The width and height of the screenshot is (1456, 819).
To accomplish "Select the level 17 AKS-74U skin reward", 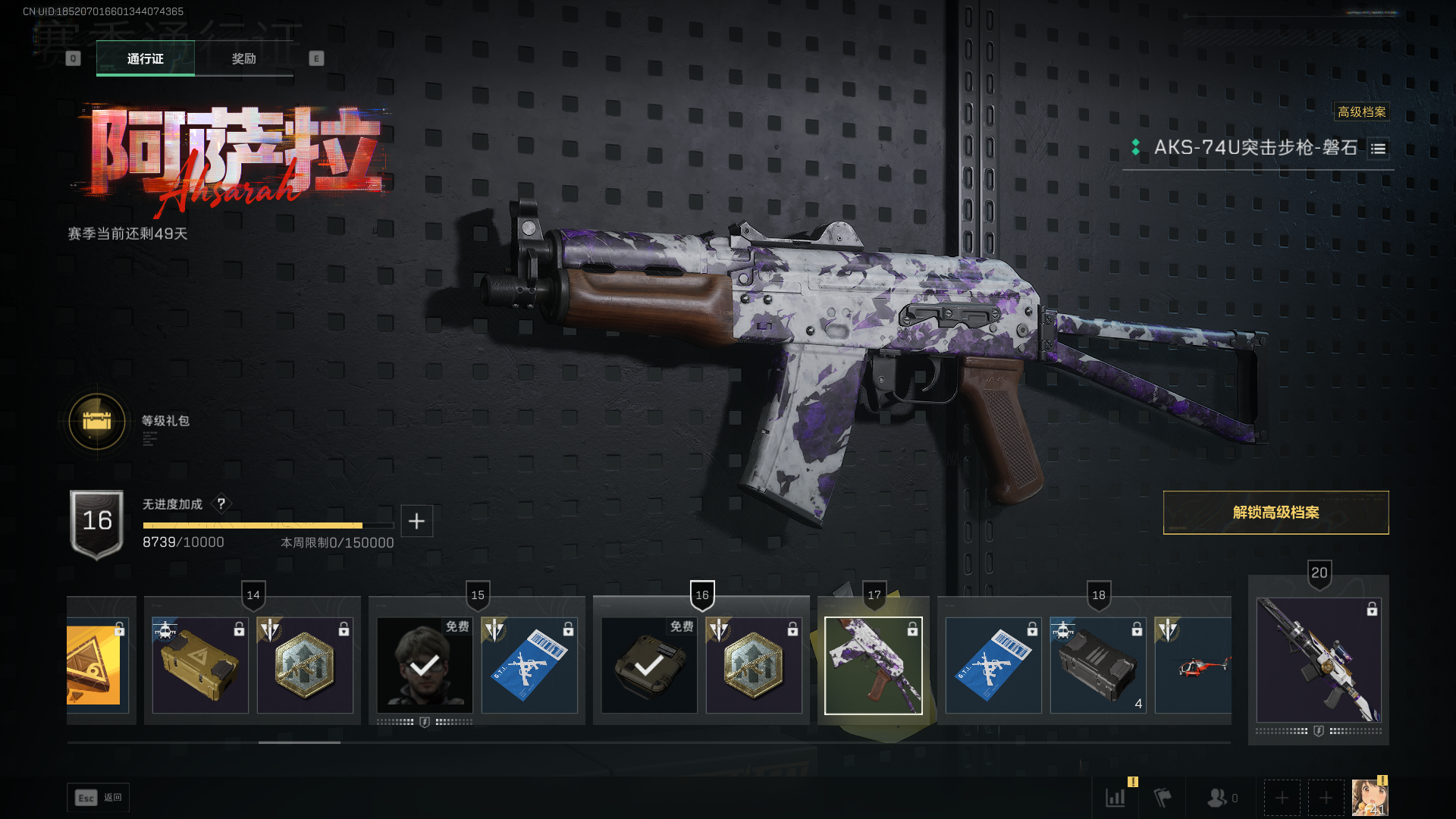I will pyautogui.click(x=874, y=666).
